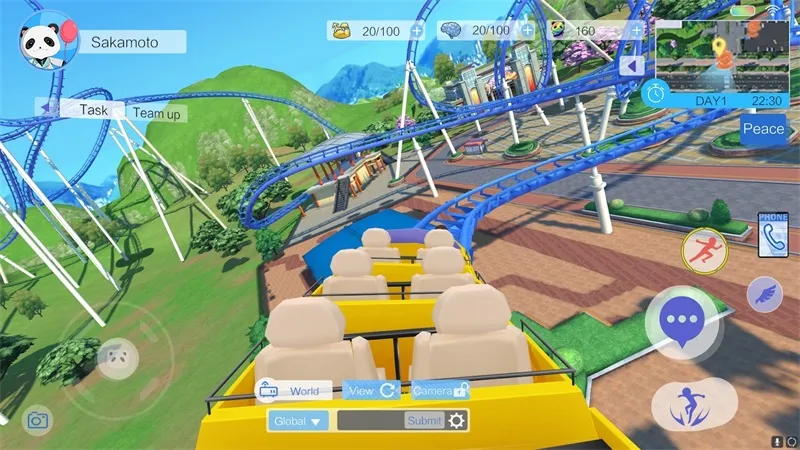Screen dimensions: 800x450
Task: Reset the View rotation
Action: tap(373, 391)
